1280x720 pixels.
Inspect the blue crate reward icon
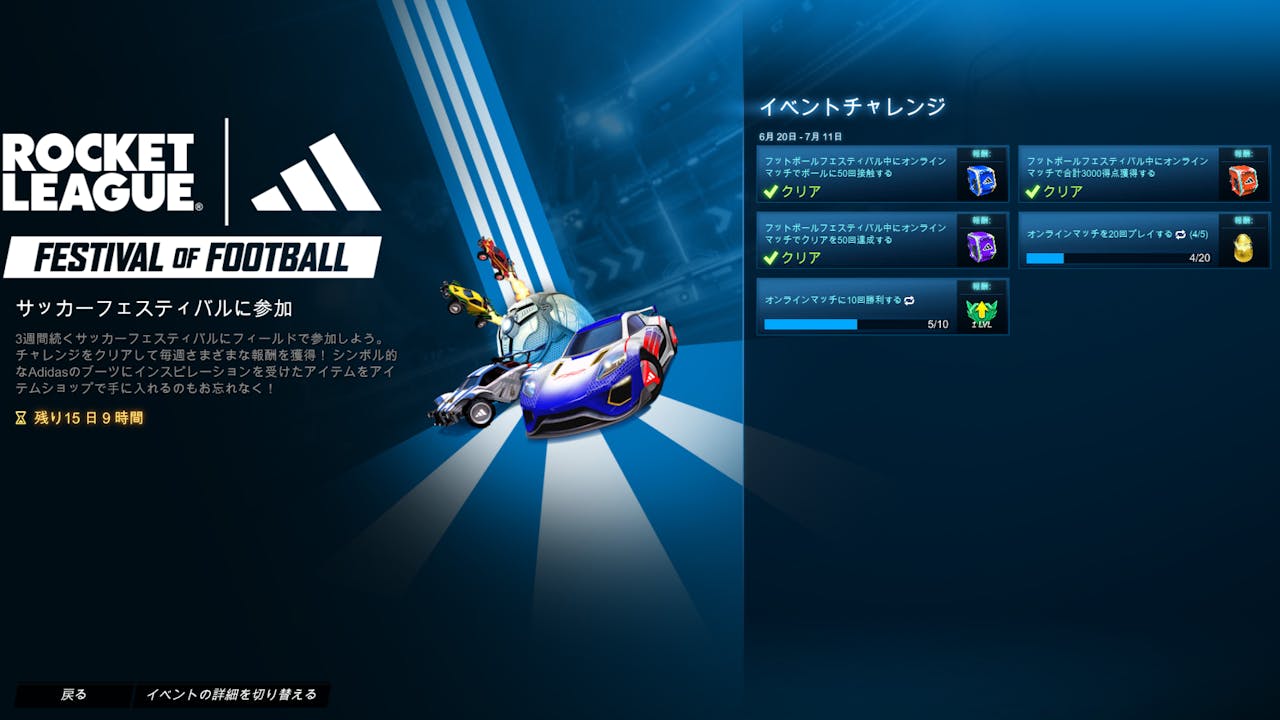pyautogui.click(x=982, y=180)
